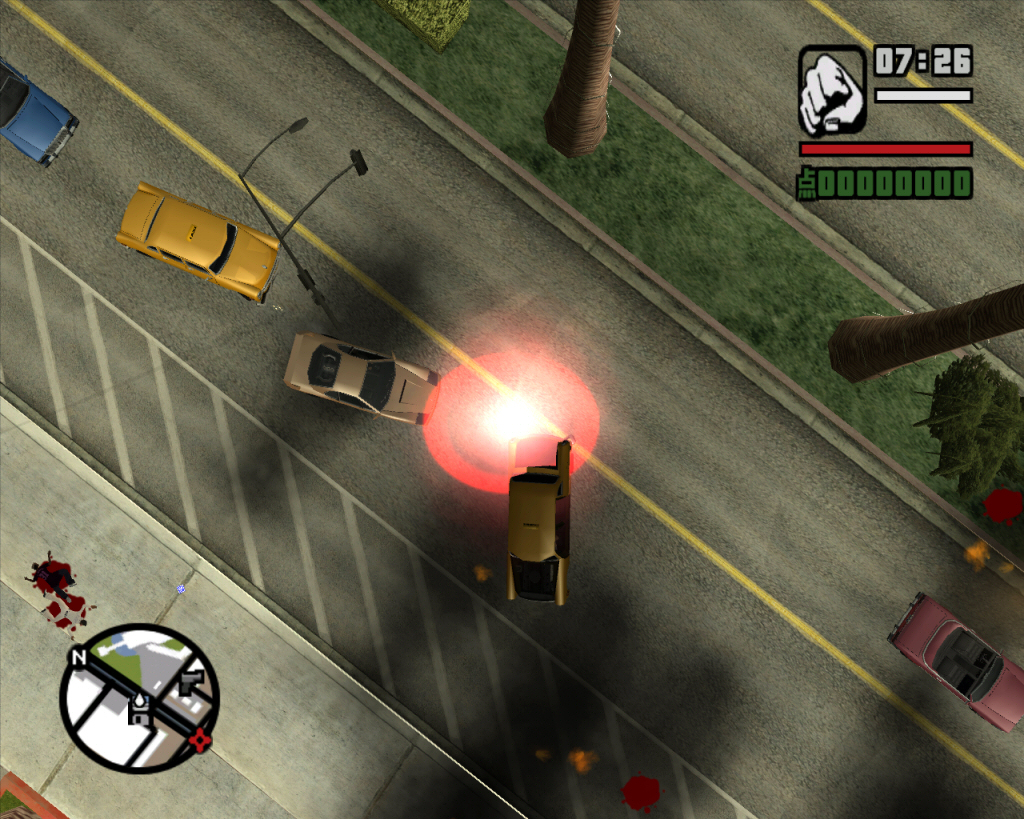Open the circular radar minimap
Image resolution: width=1024 pixels, height=819 pixels.
pos(138,698)
